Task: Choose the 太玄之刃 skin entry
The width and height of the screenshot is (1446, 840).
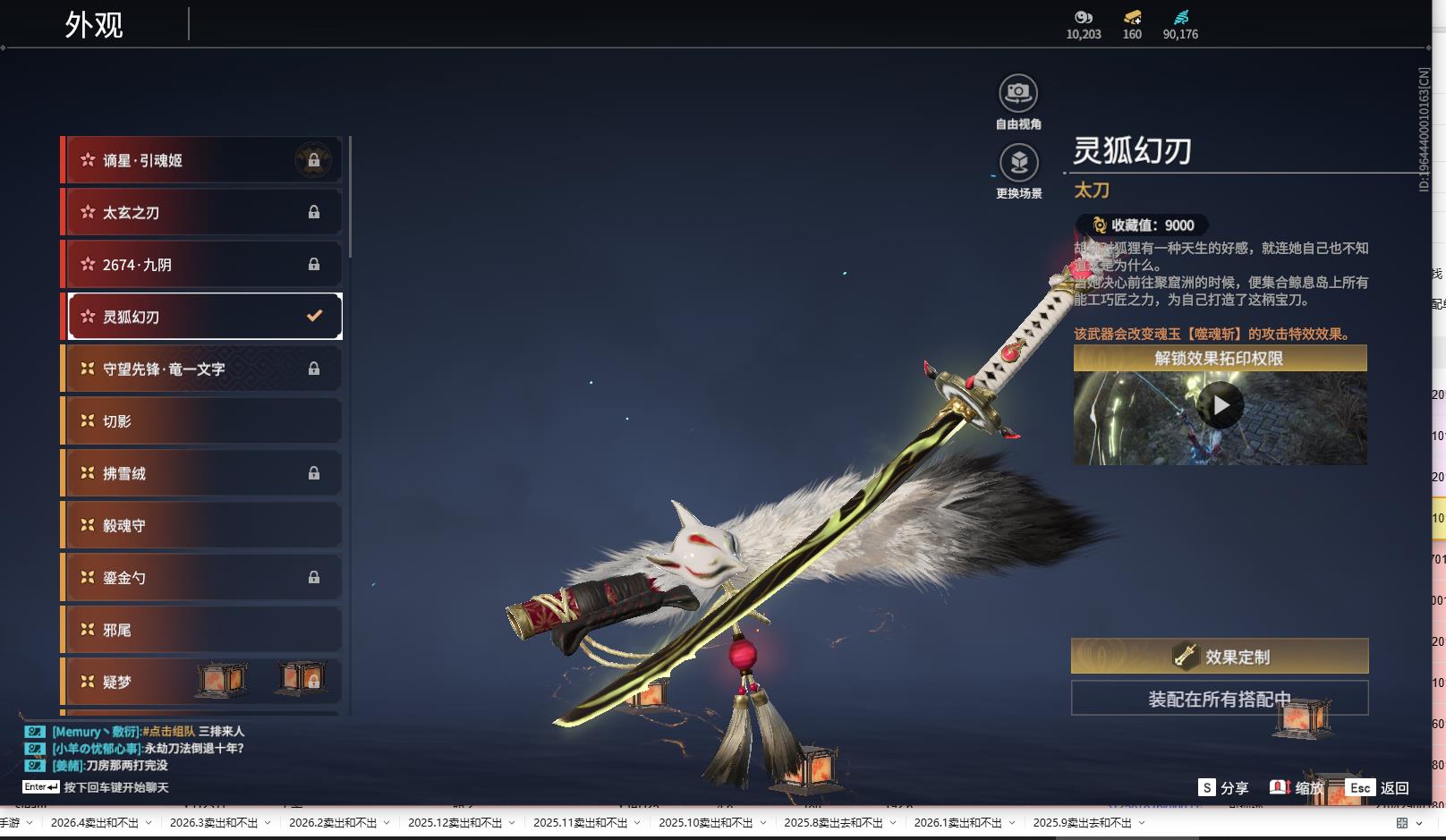Action: pyautogui.click(x=202, y=212)
